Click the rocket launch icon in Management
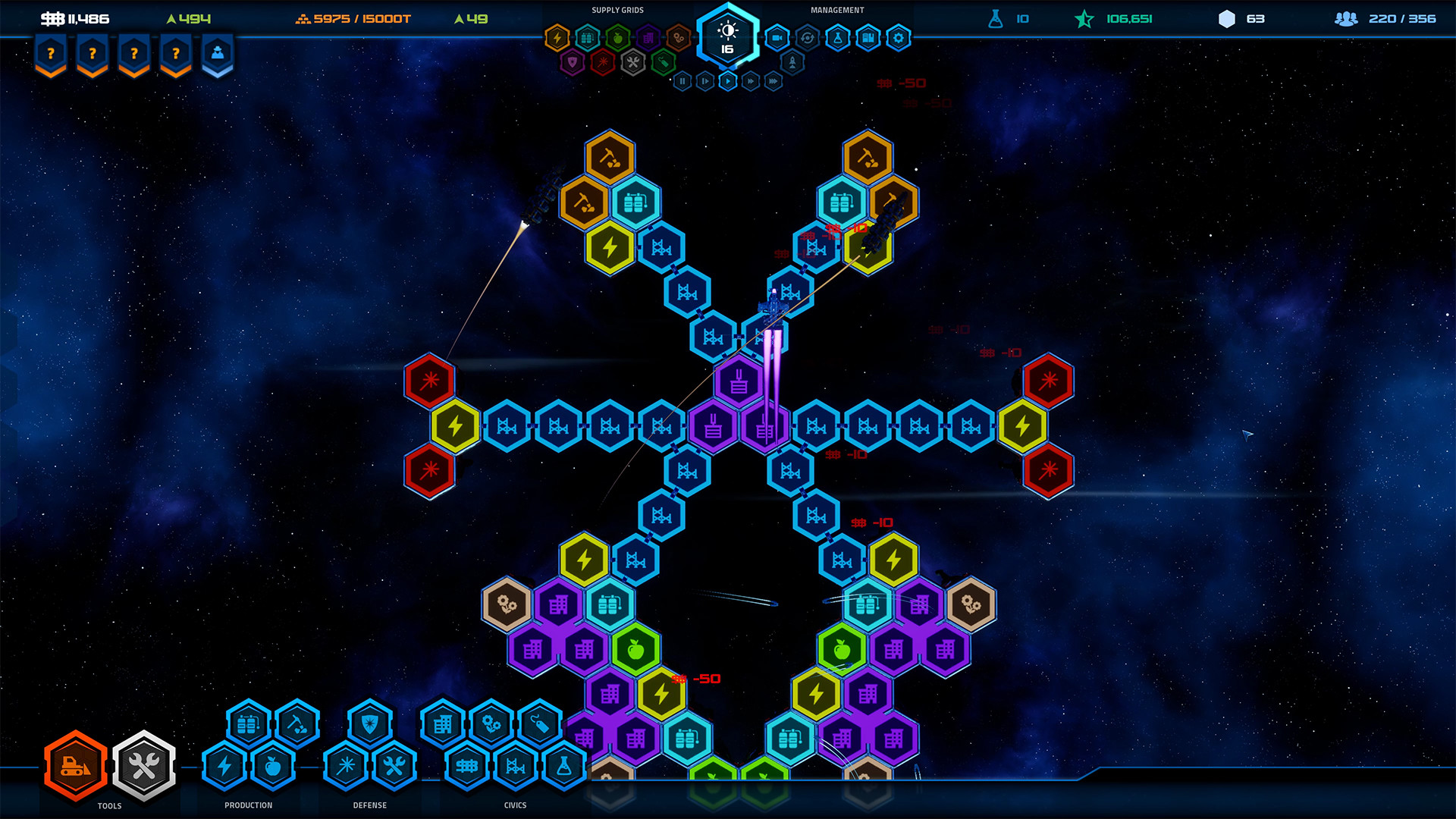This screenshot has width=1456, height=819. [792, 62]
